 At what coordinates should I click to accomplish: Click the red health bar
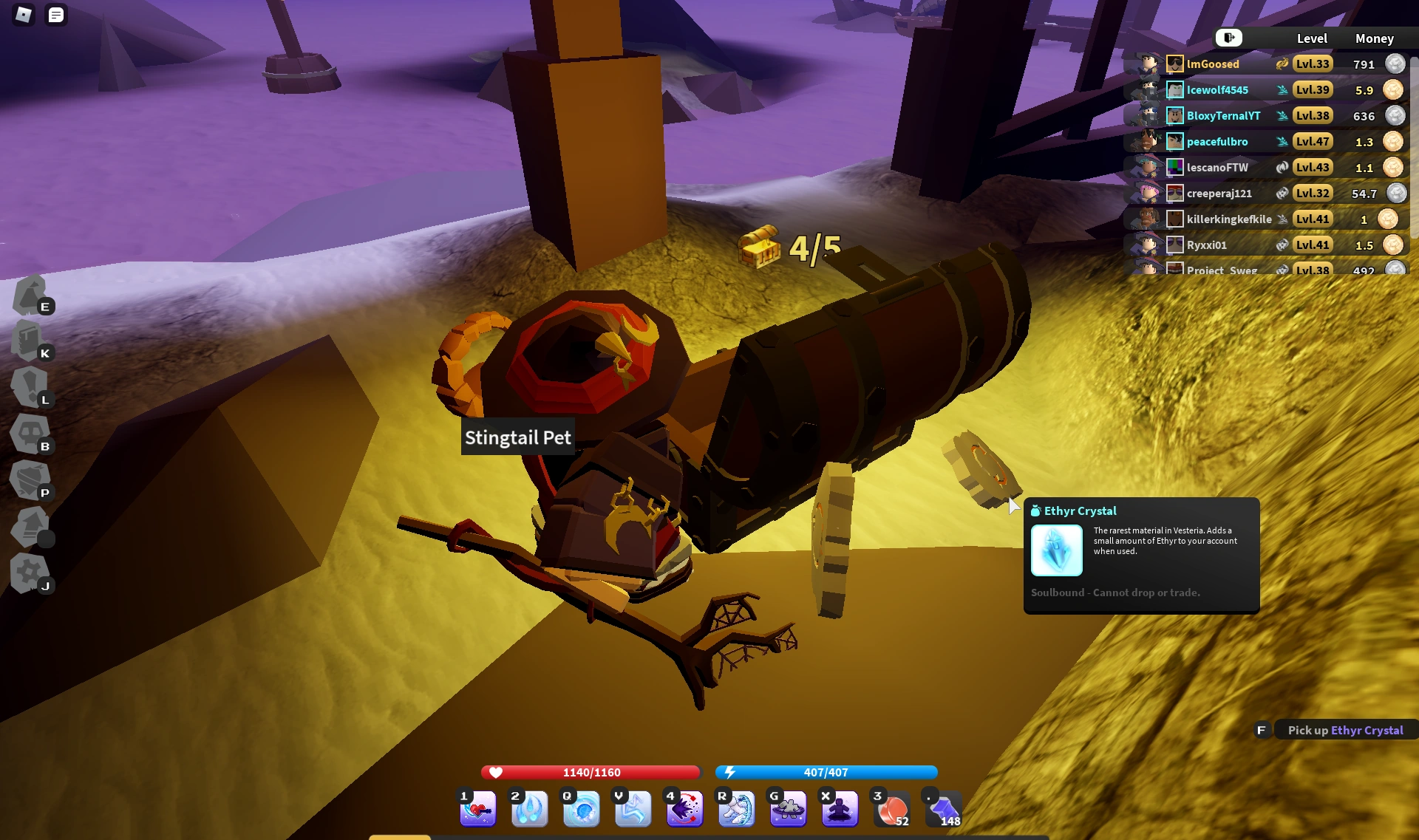tap(589, 772)
